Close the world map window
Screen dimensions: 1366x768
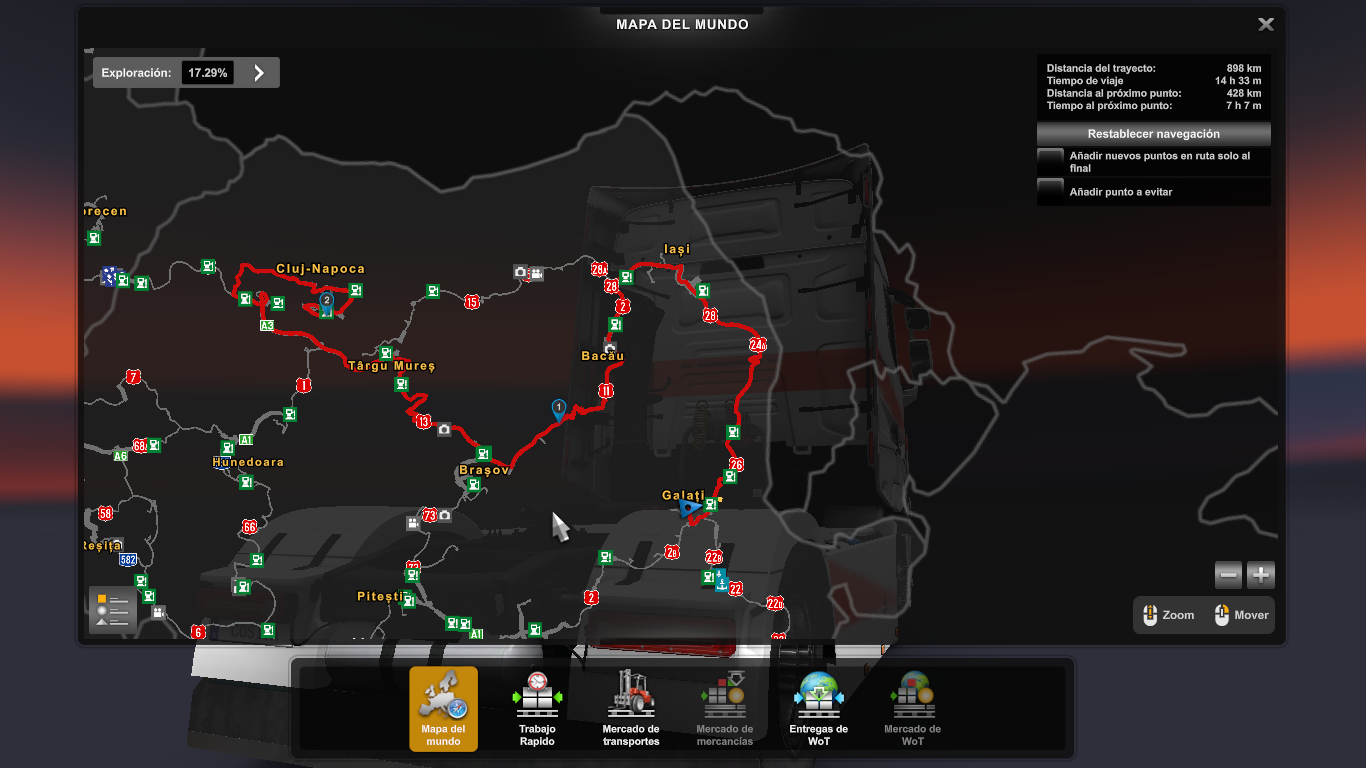click(1265, 25)
